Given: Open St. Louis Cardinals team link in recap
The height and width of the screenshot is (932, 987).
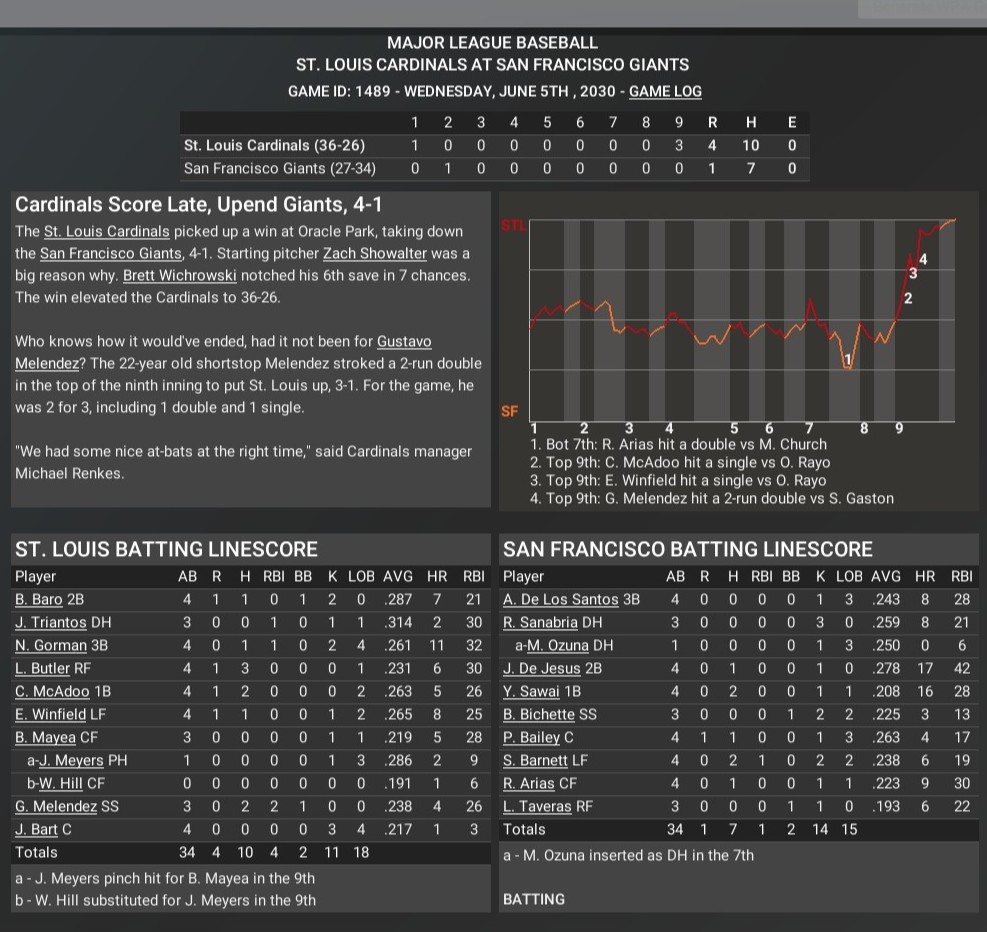Looking at the screenshot, I should pyautogui.click(x=107, y=232).
